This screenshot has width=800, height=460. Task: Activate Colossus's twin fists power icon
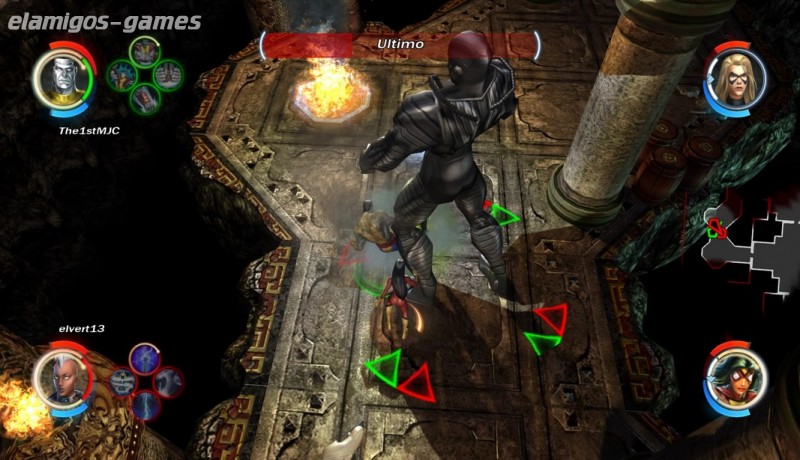pyautogui.click(x=169, y=73)
